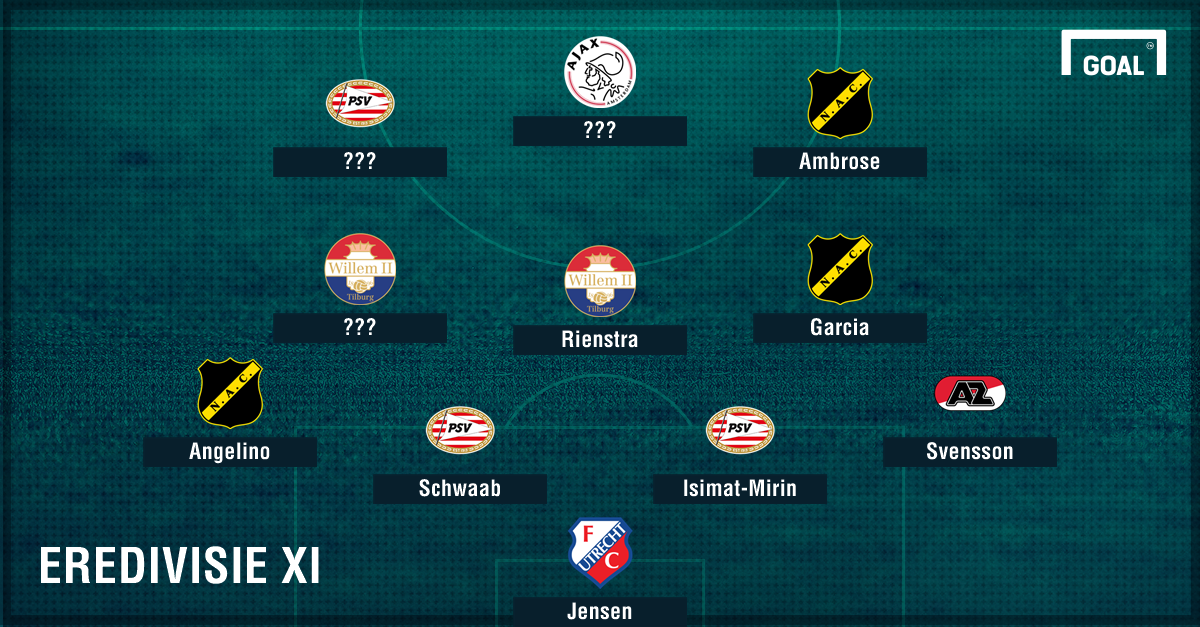This screenshot has width=1200, height=627.
Task: Click the Rienstra player label
Action: point(599,340)
